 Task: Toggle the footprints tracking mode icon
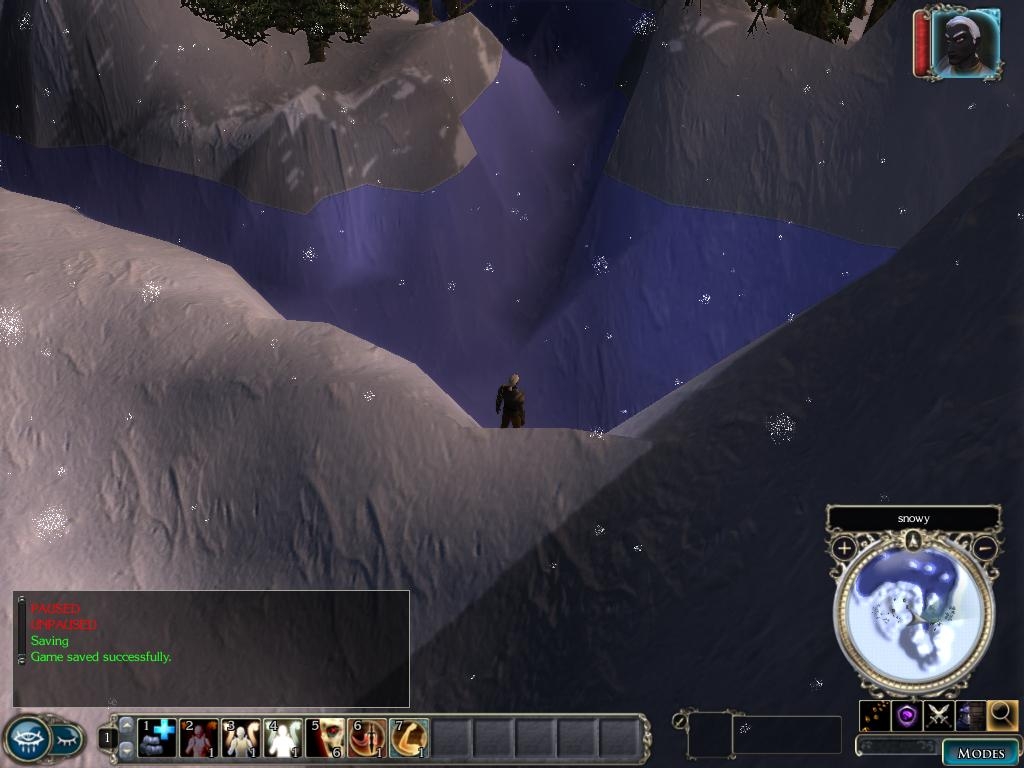click(x=875, y=715)
